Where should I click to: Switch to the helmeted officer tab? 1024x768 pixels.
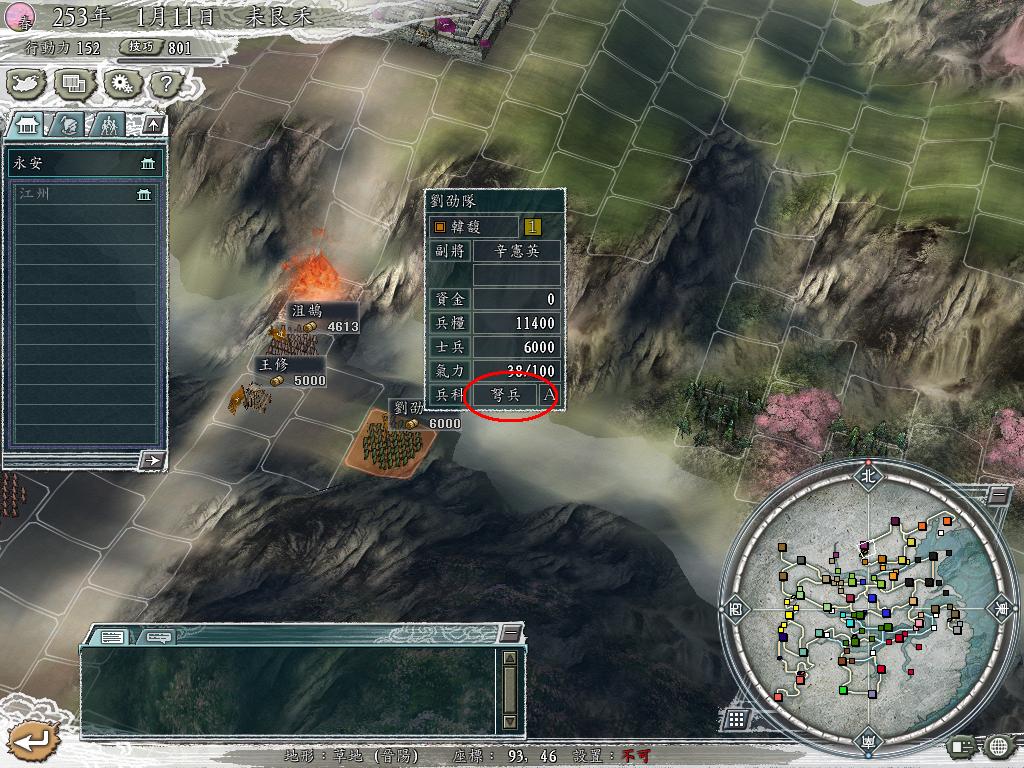click(68, 125)
